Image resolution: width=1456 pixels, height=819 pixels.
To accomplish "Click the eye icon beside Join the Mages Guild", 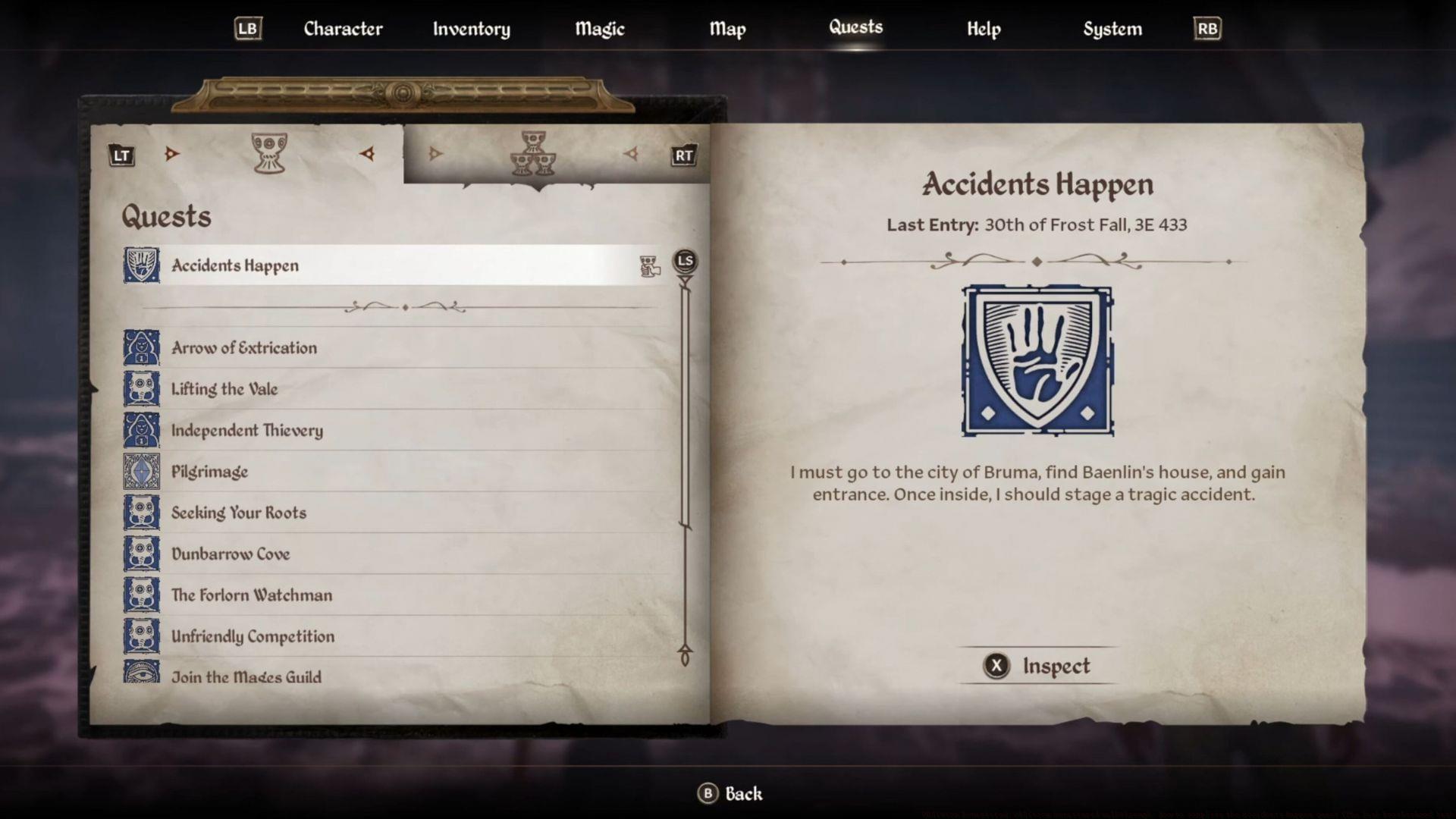I will click(141, 673).
